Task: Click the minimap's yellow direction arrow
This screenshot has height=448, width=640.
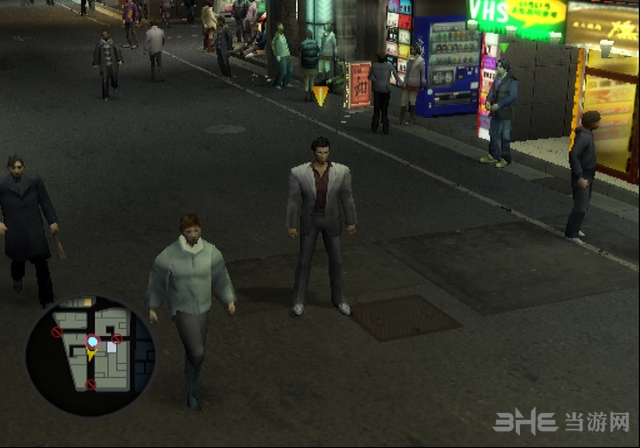Action: [x=91, y=355]
